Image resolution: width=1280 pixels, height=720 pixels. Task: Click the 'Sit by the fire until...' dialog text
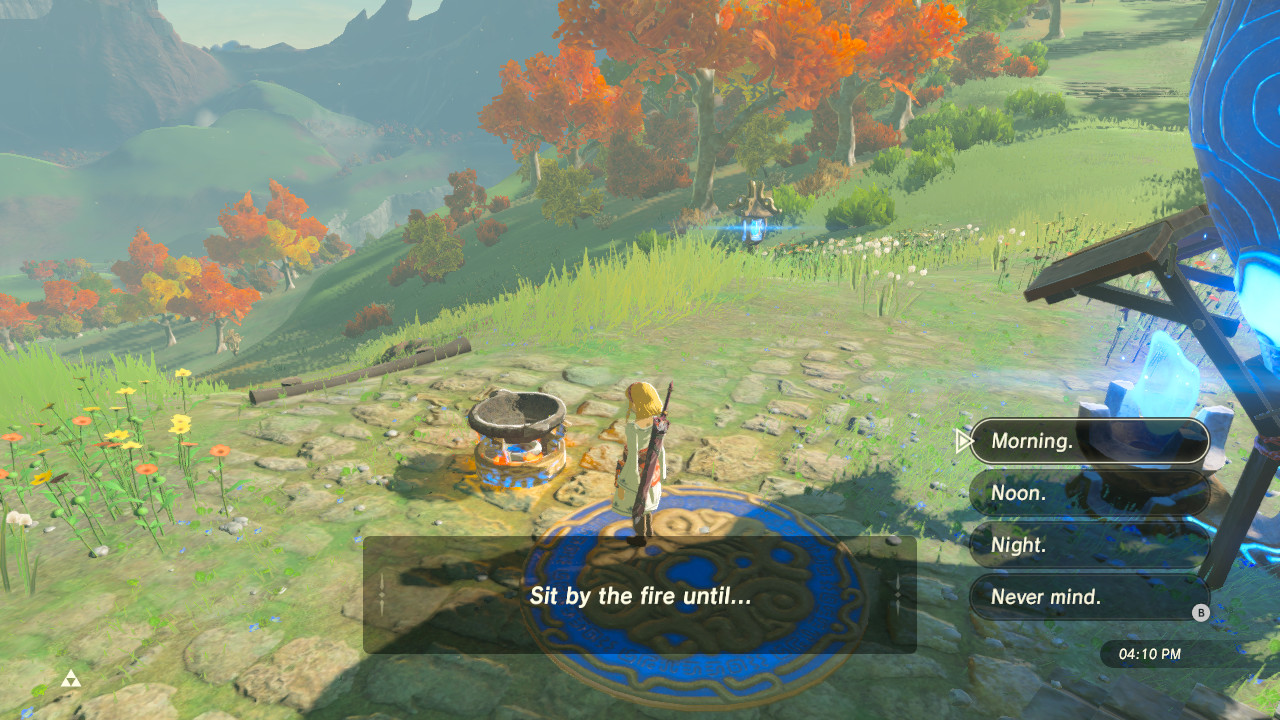(640, 596)
